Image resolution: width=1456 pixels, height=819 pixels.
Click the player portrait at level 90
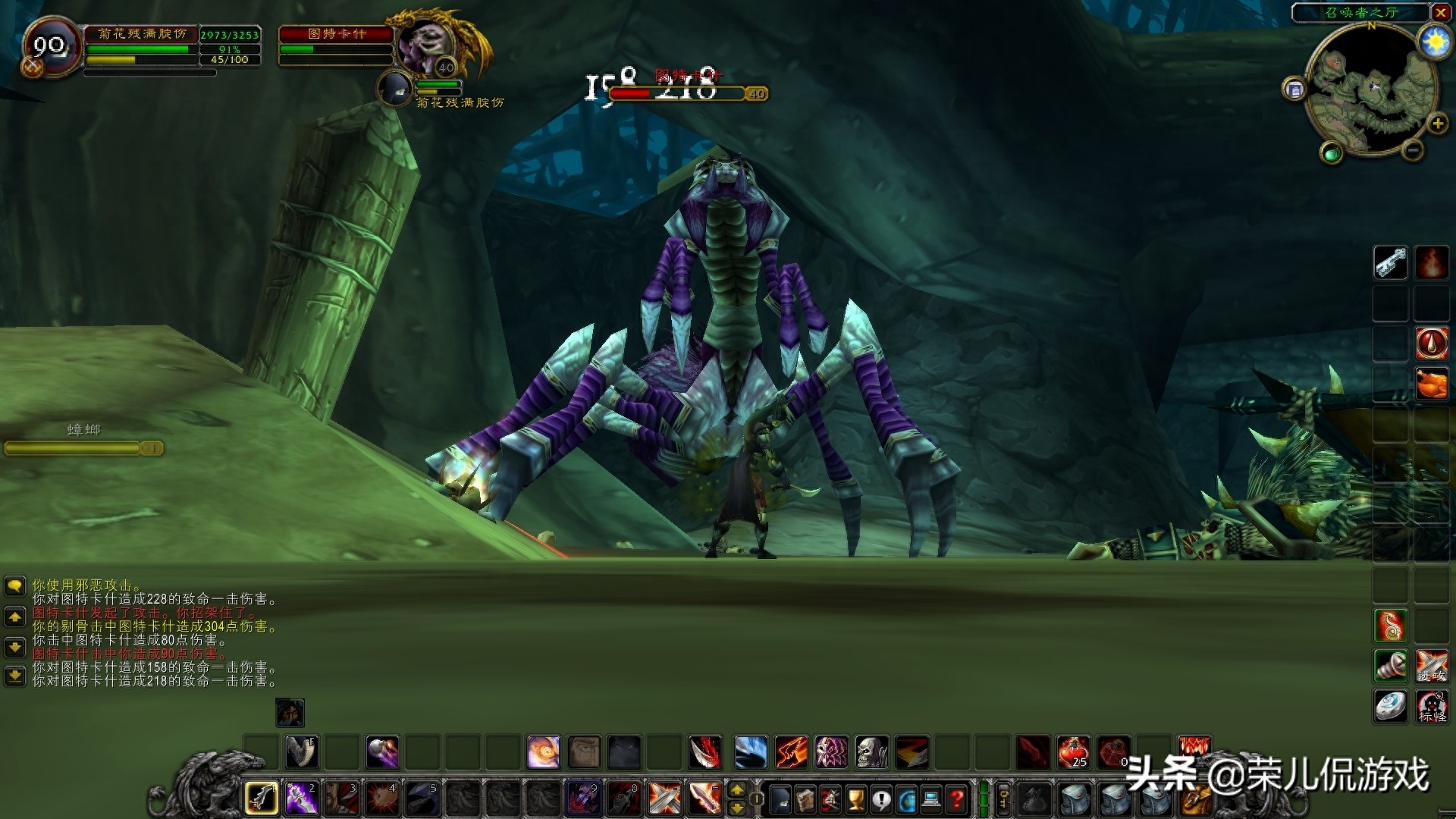pyautogui.click(x=52, y=47)
